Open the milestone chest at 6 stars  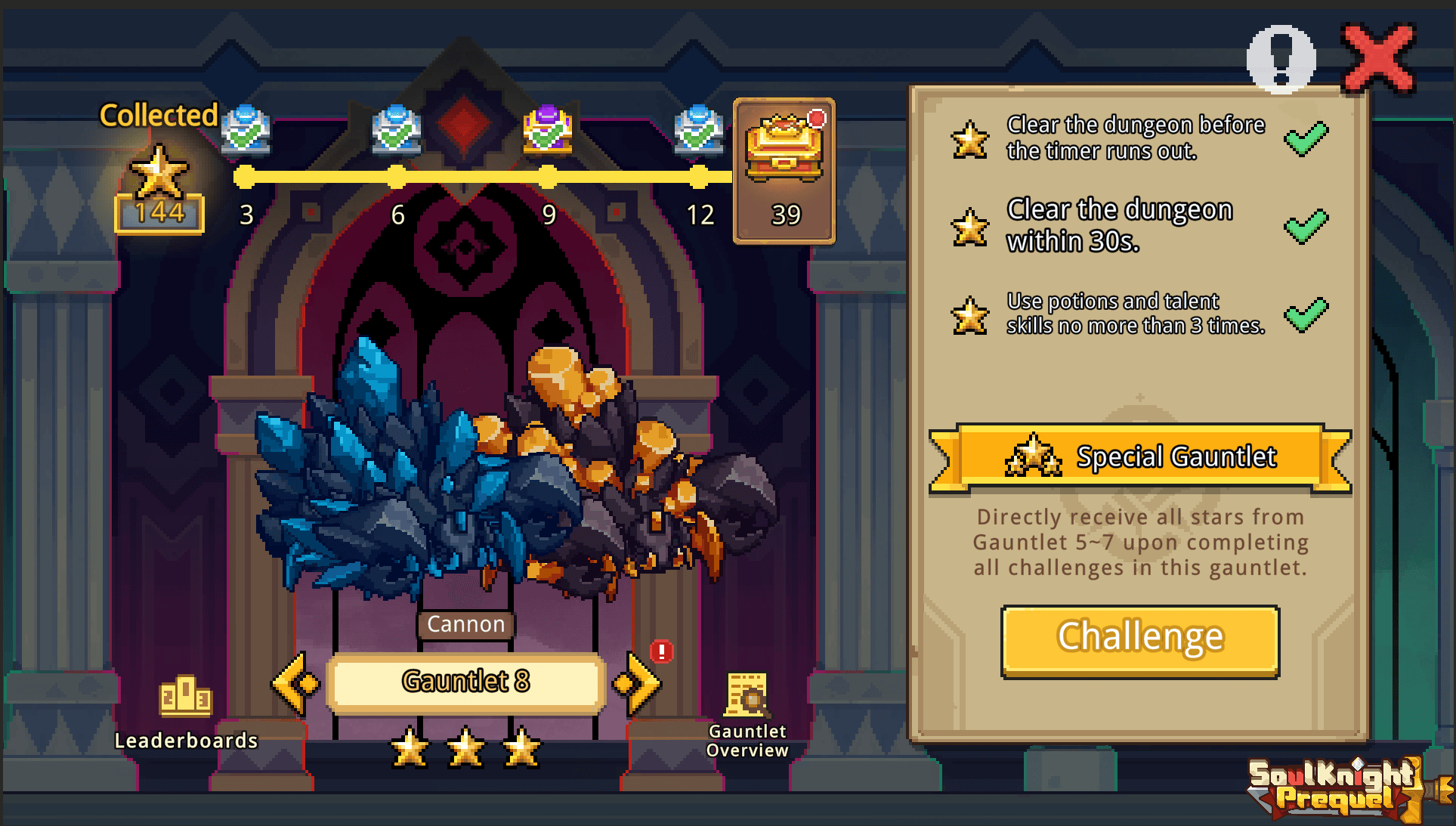(x=397, y=130)
